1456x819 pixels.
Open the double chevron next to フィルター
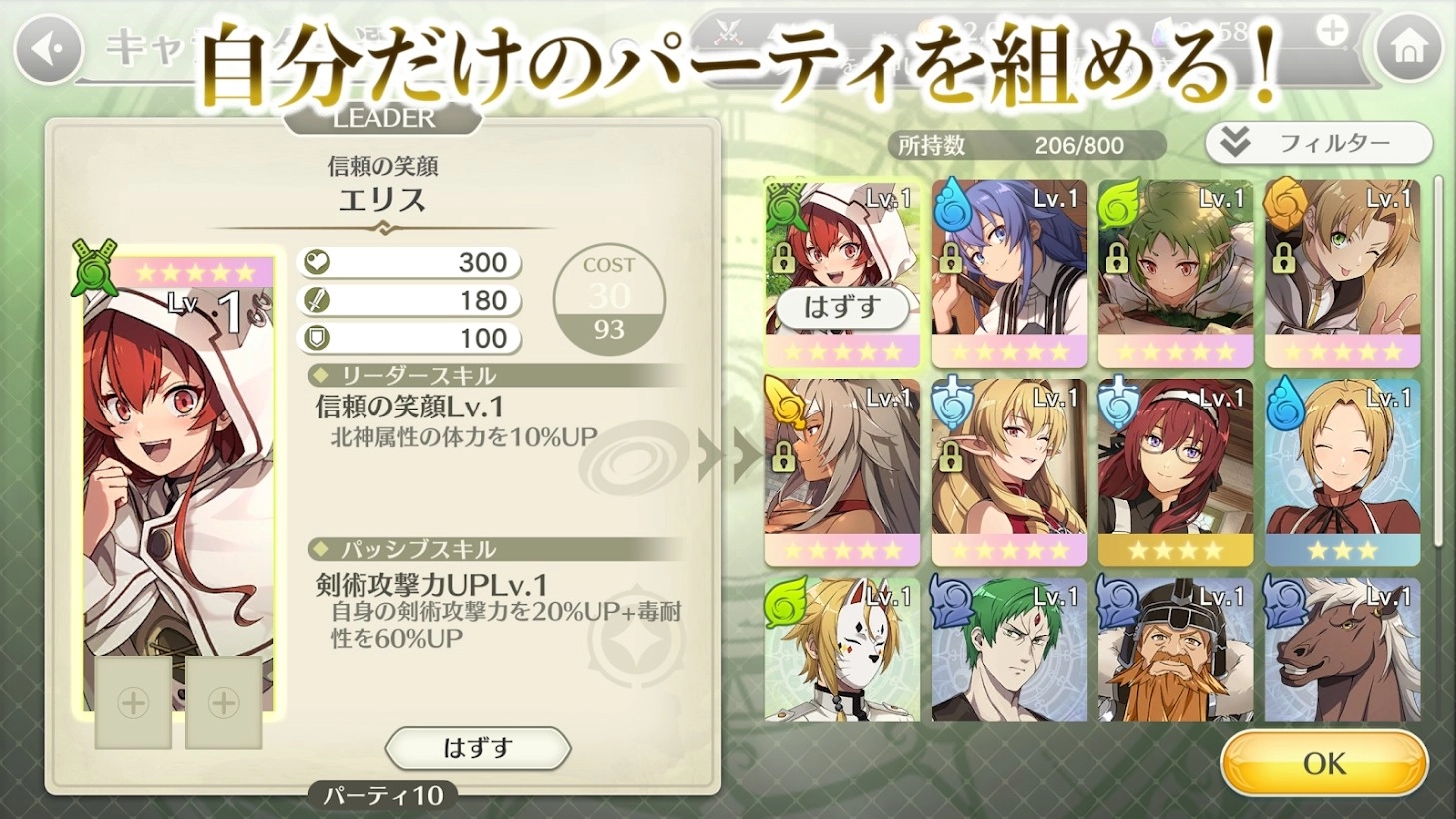pos(1234,142)
